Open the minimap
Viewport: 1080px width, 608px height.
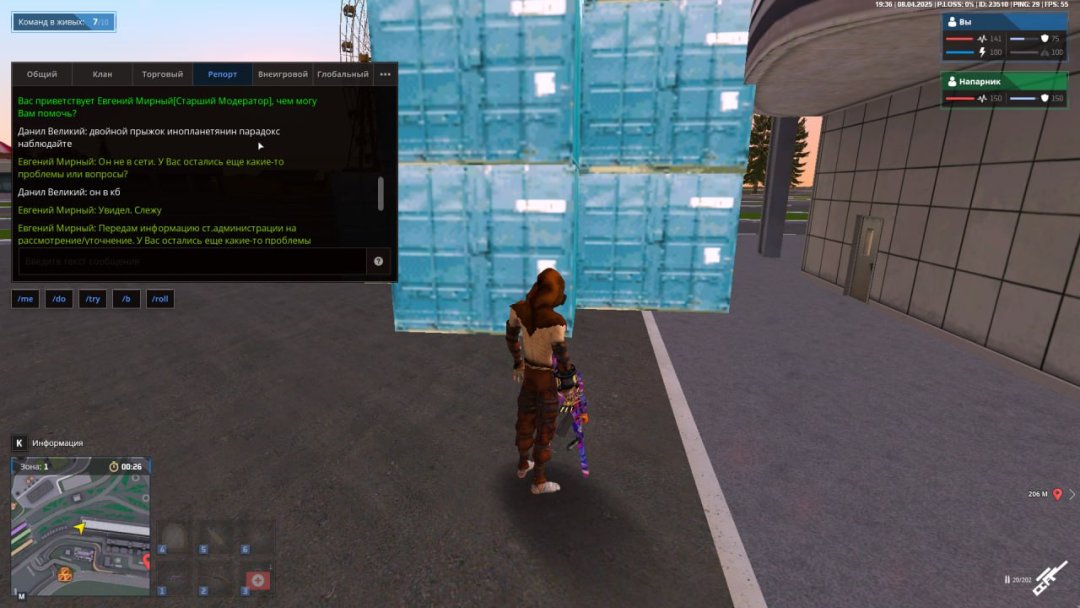click(x=80, y=526)
